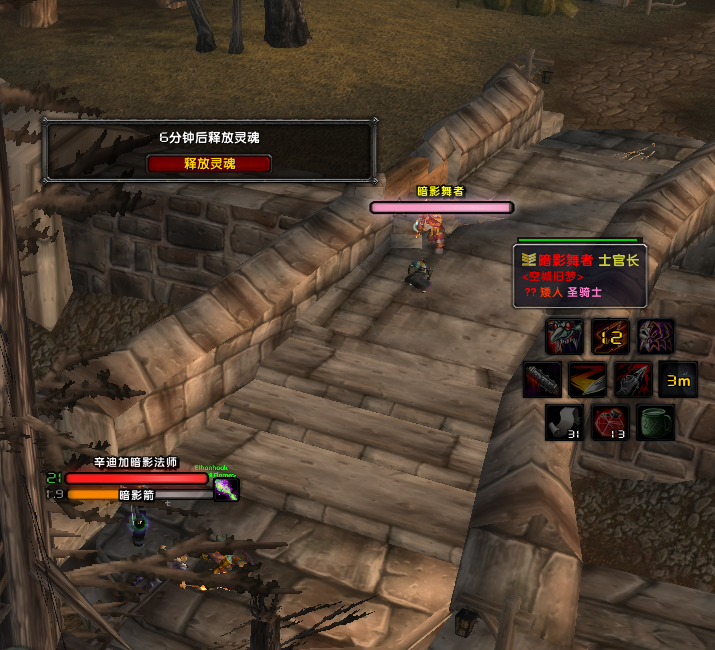715x650 pixels.
Task: Use the green mug drink item
Action: [x=656, y=423]
